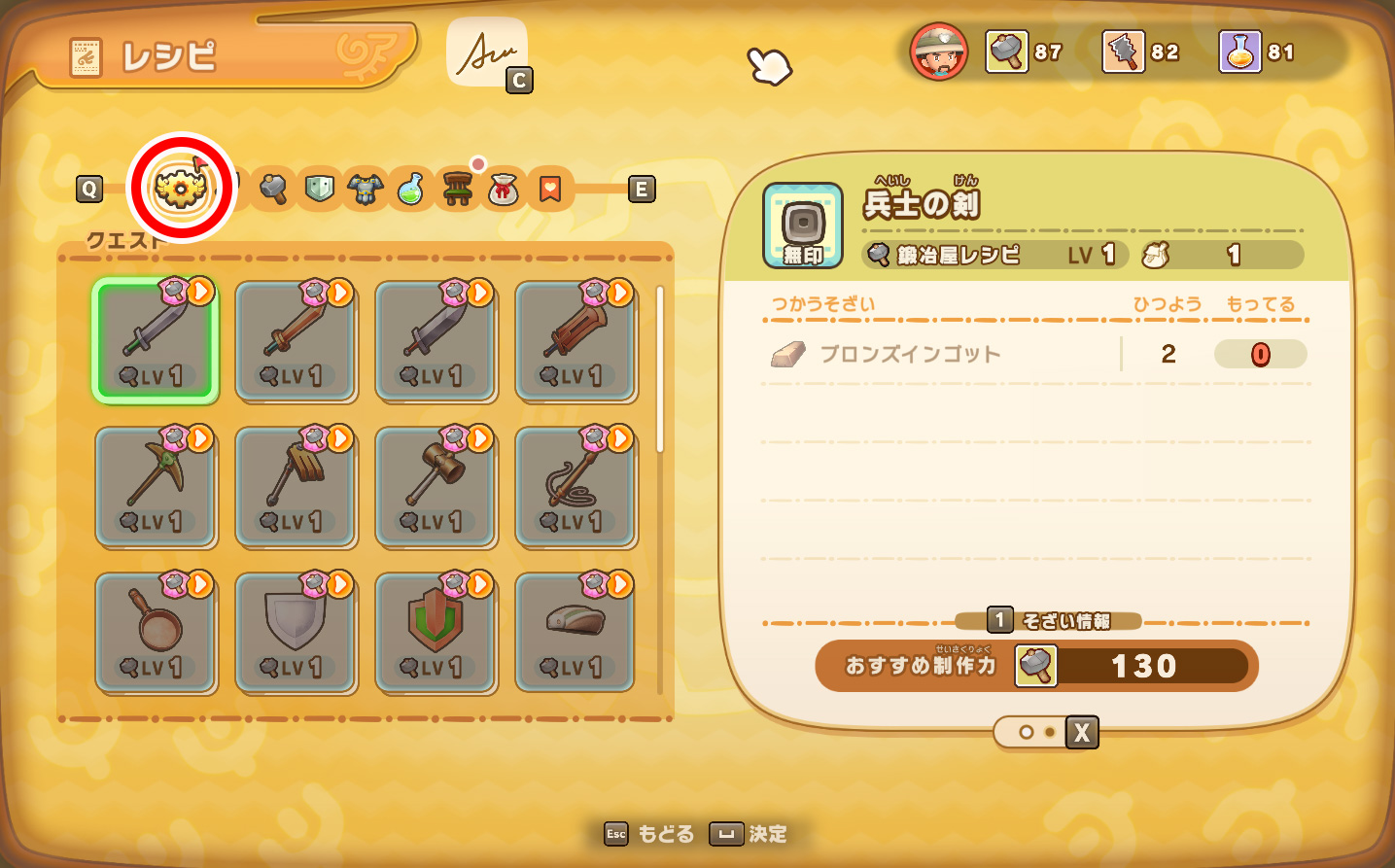Open the hammer recipe category tab

pyautogui.click(x=273, y=189)
